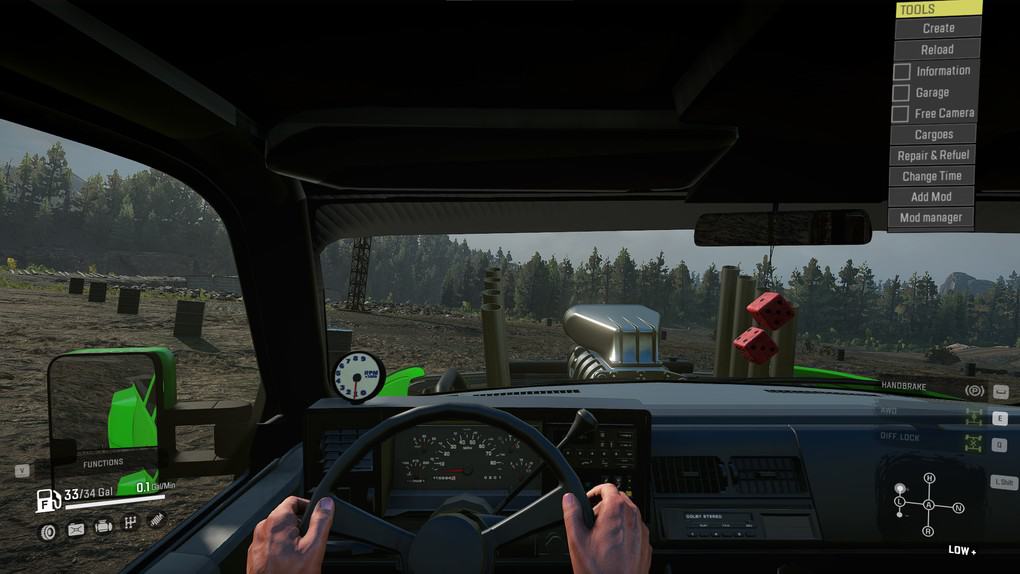Enable the Garage checkbox
1020x574 pixels.
pos(901,93)
